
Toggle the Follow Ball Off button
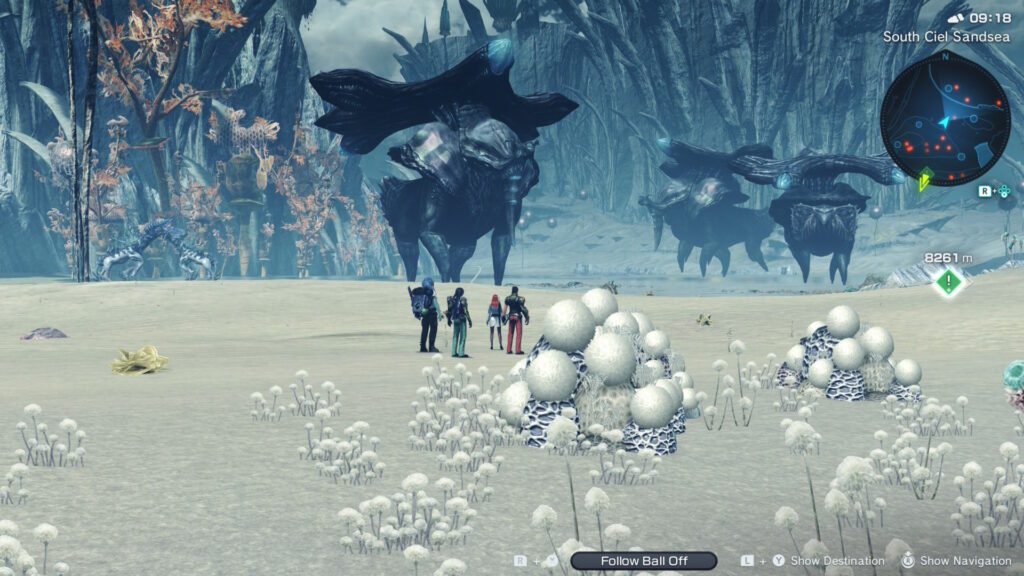pos(644,561)
